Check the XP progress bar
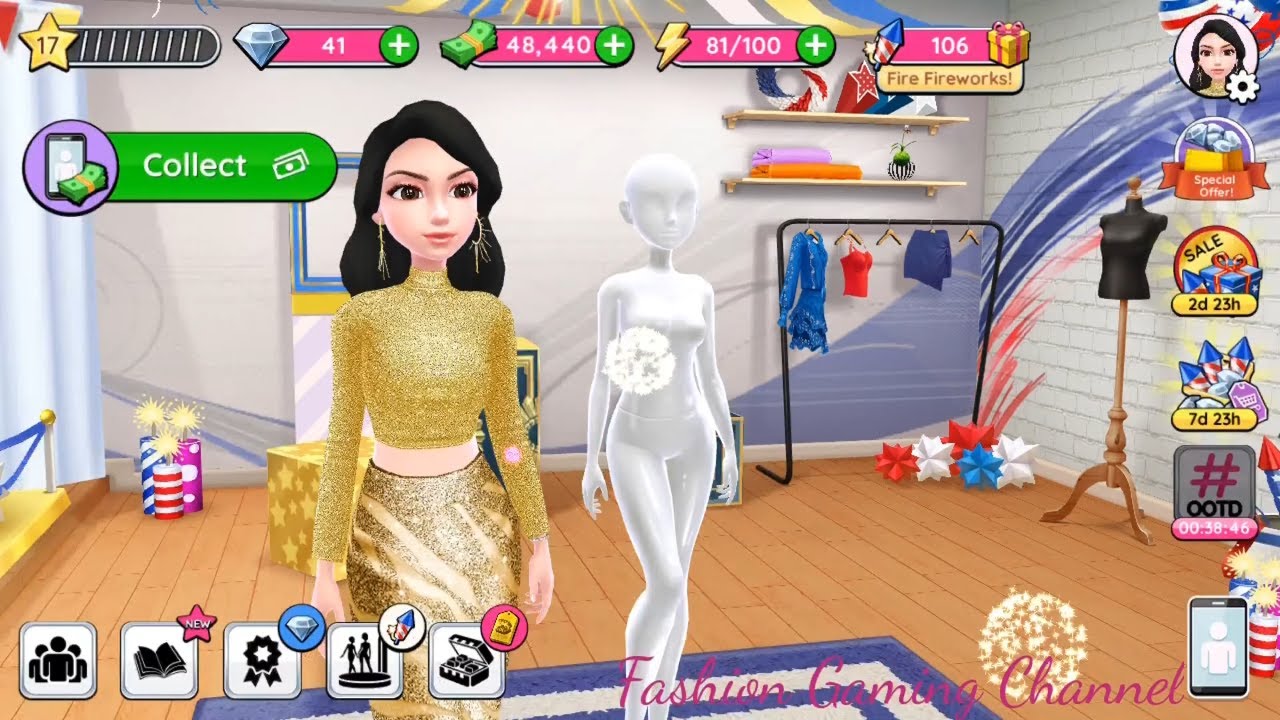 145,42
